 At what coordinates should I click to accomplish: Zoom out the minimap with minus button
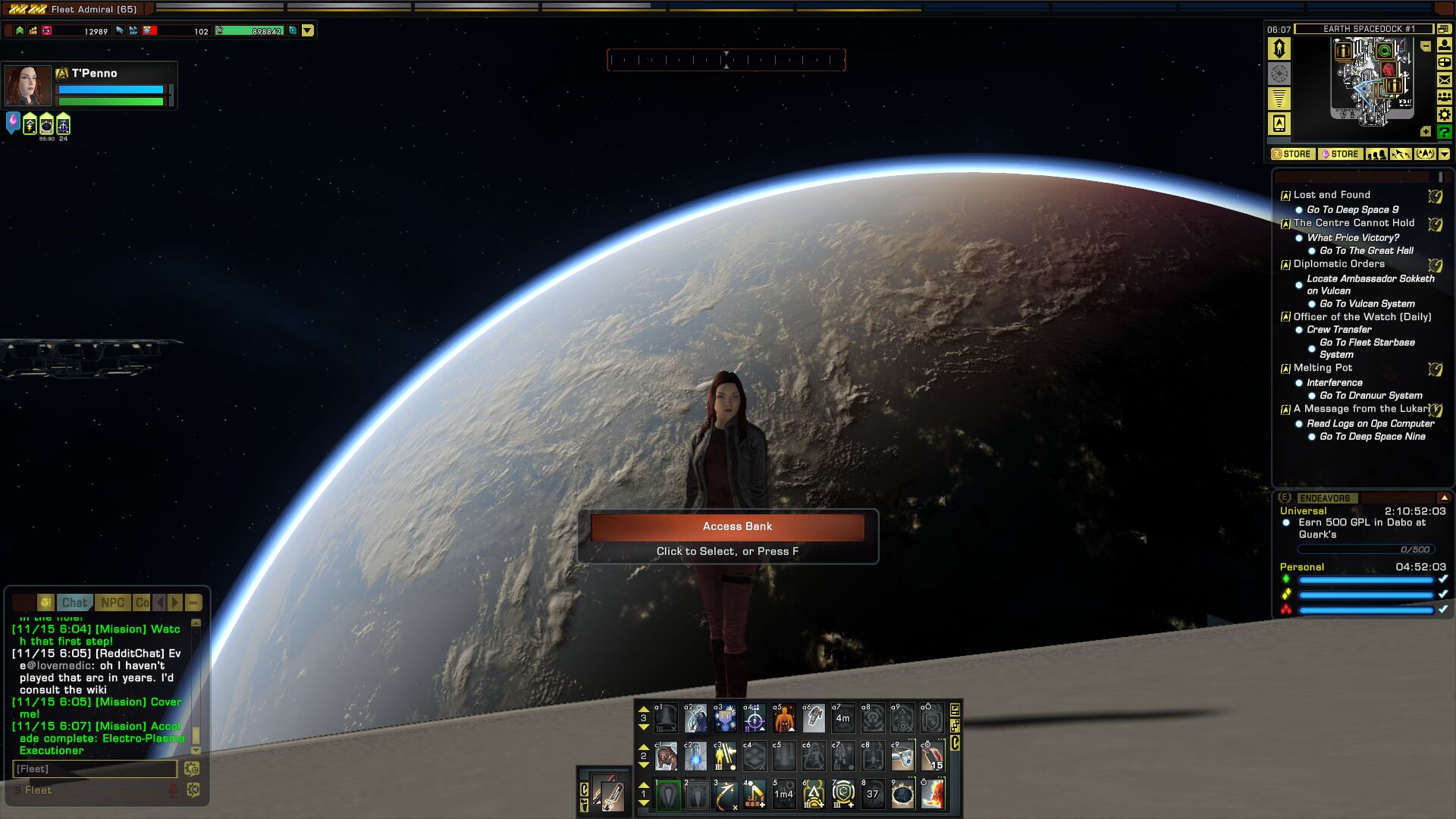(1426, 46)
